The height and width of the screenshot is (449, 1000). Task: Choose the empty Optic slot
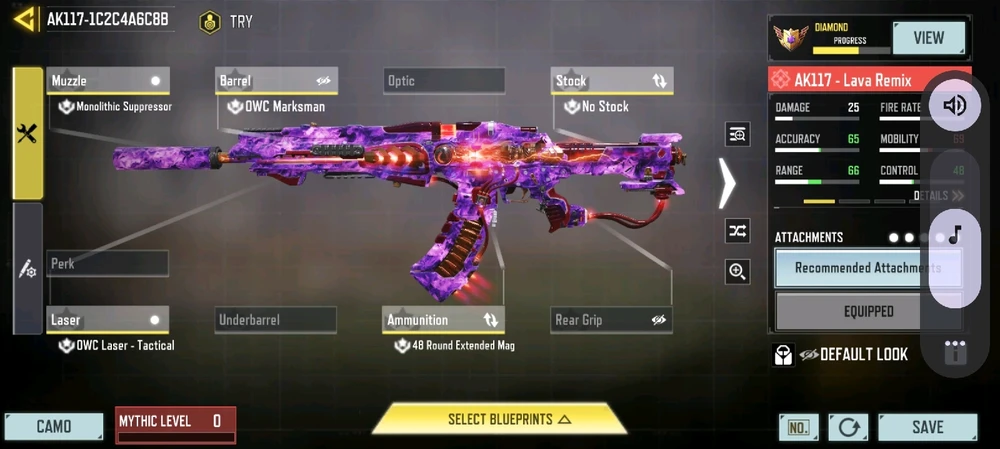[444, 81]
